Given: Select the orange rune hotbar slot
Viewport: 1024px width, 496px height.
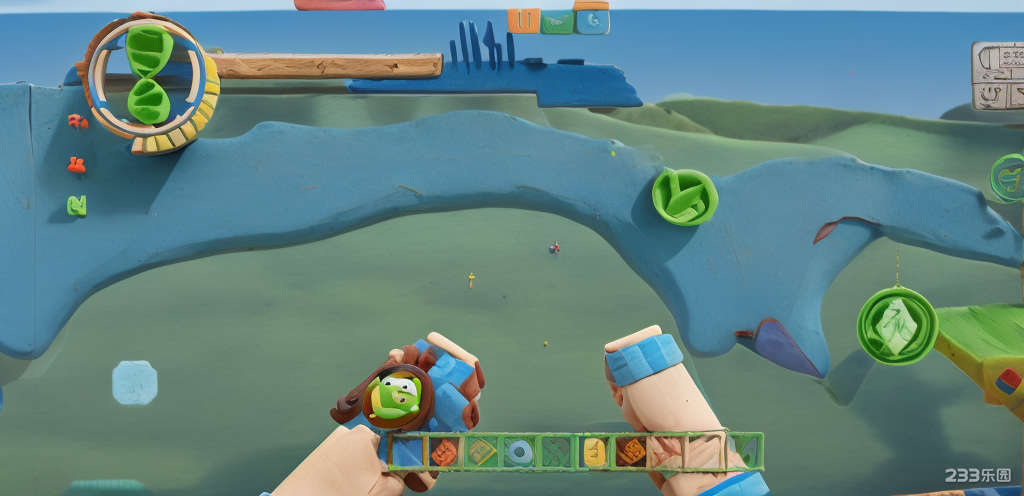Looking at the screenshot, I should [444, 453].
